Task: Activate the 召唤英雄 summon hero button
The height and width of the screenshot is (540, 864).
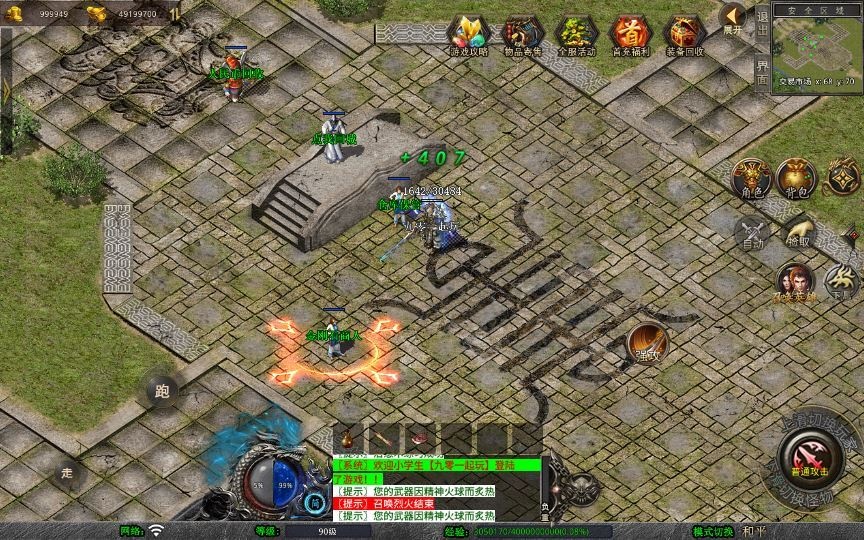Action: pyautogui.click(x=796, y=282)
